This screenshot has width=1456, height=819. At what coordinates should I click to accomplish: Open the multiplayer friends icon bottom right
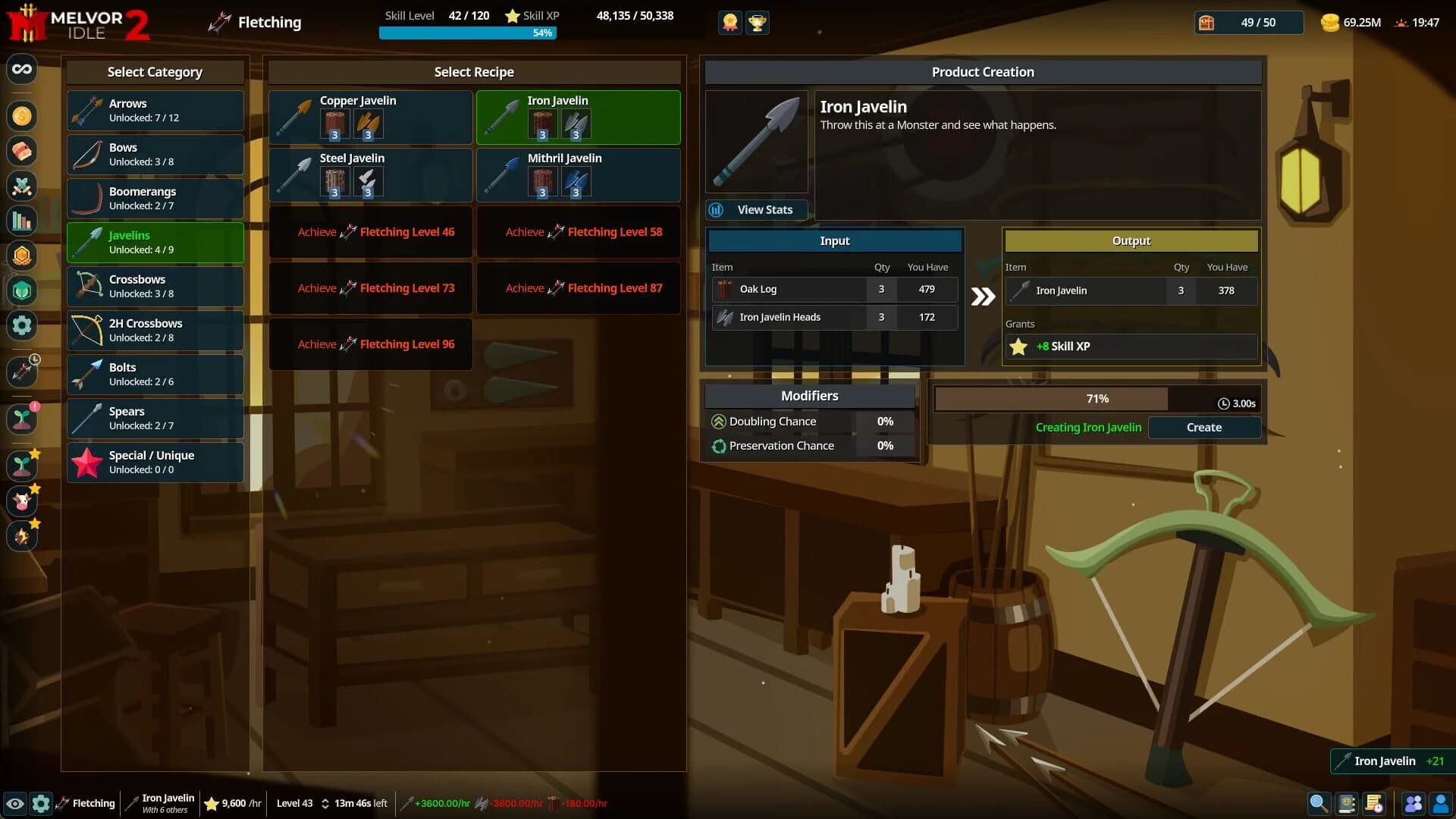[x=1414, y=803]
